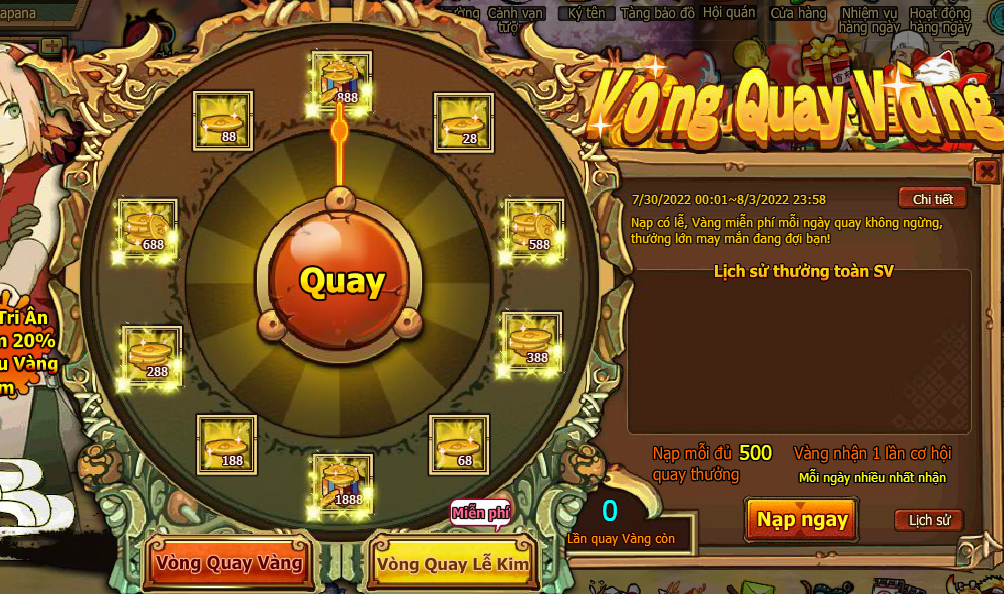Open Hoạt động hàng ngày daily activities

coord(940,20)
